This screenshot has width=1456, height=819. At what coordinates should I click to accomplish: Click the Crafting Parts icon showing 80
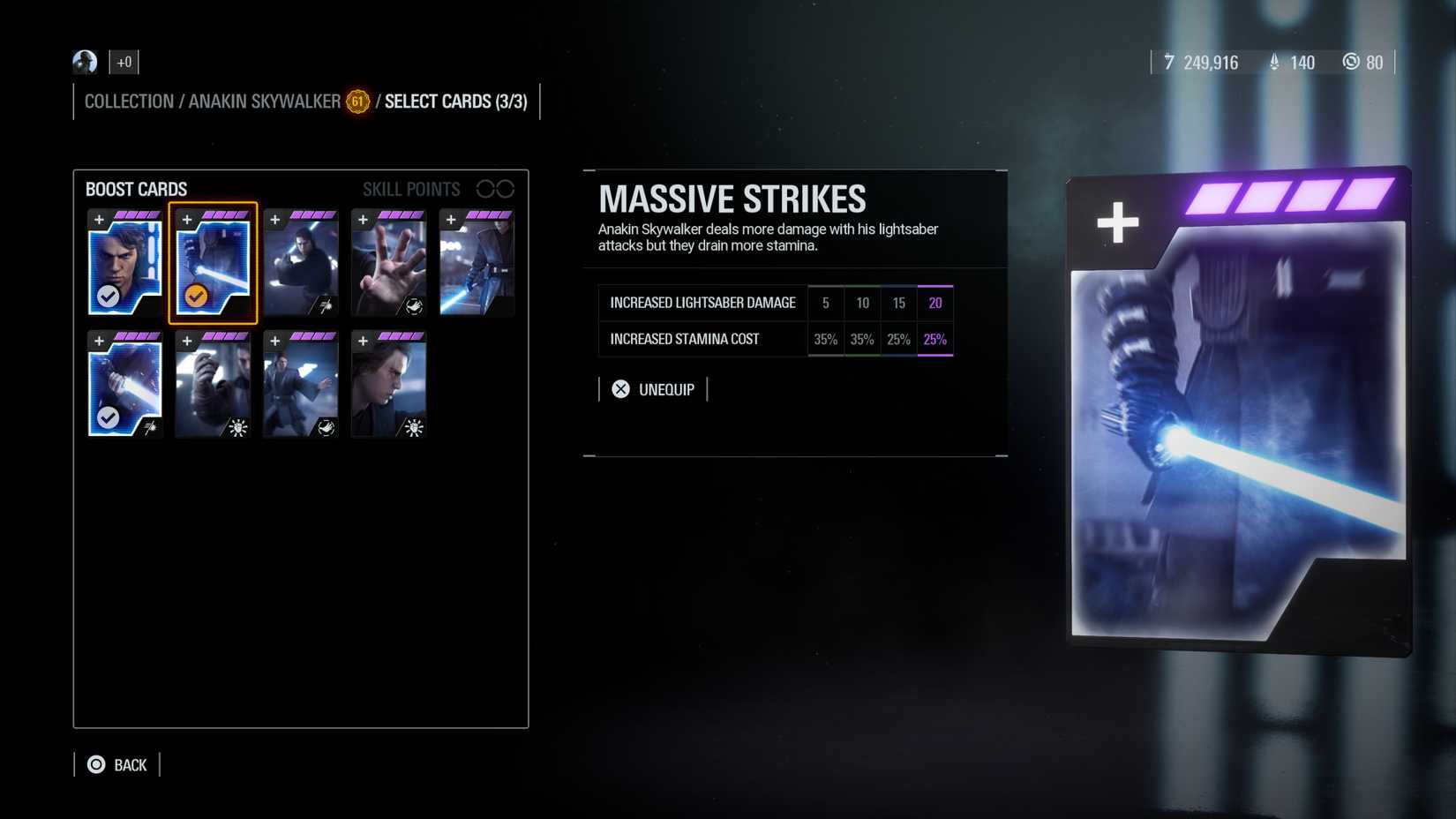point(1351,63)
